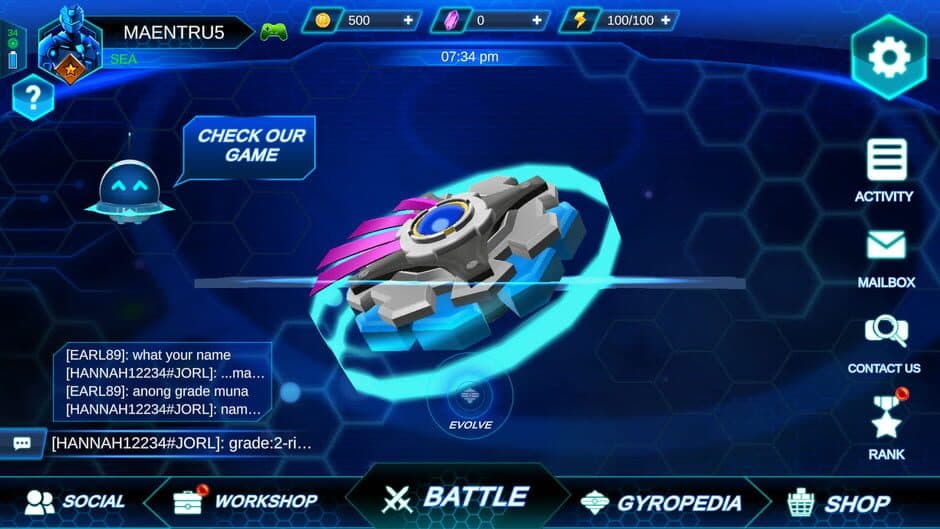
Task: Check the Mailbox
Action: coord(886,255)
